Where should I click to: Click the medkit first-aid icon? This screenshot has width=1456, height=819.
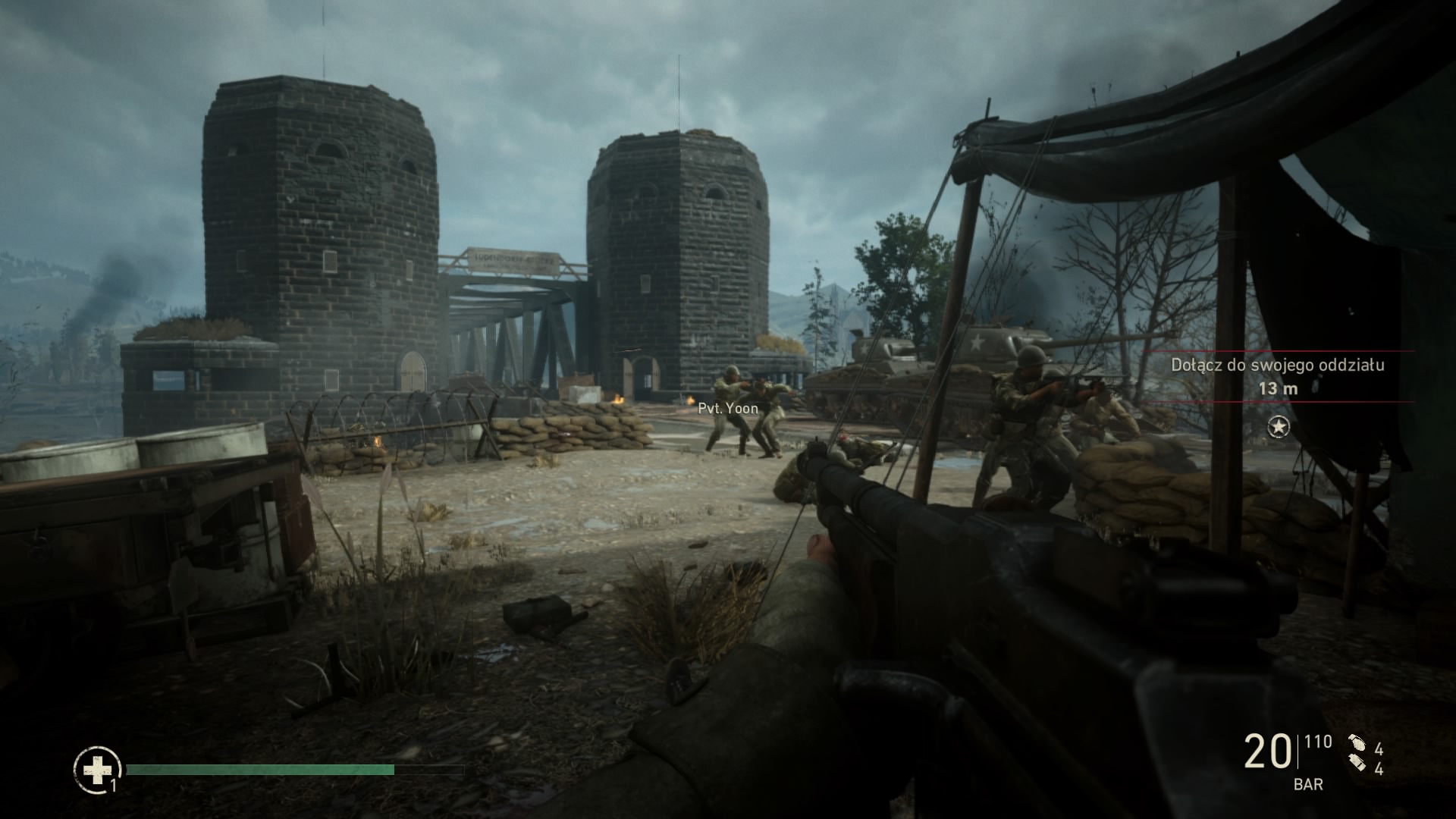click(x=97, y=770)
